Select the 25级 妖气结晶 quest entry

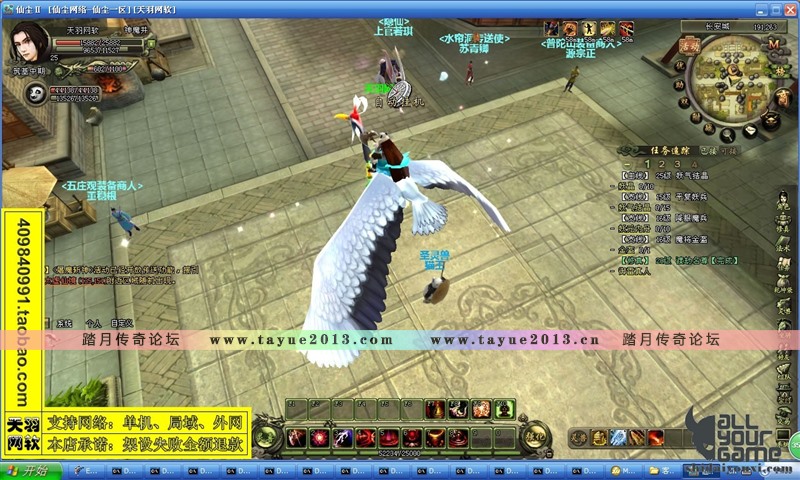680,175
